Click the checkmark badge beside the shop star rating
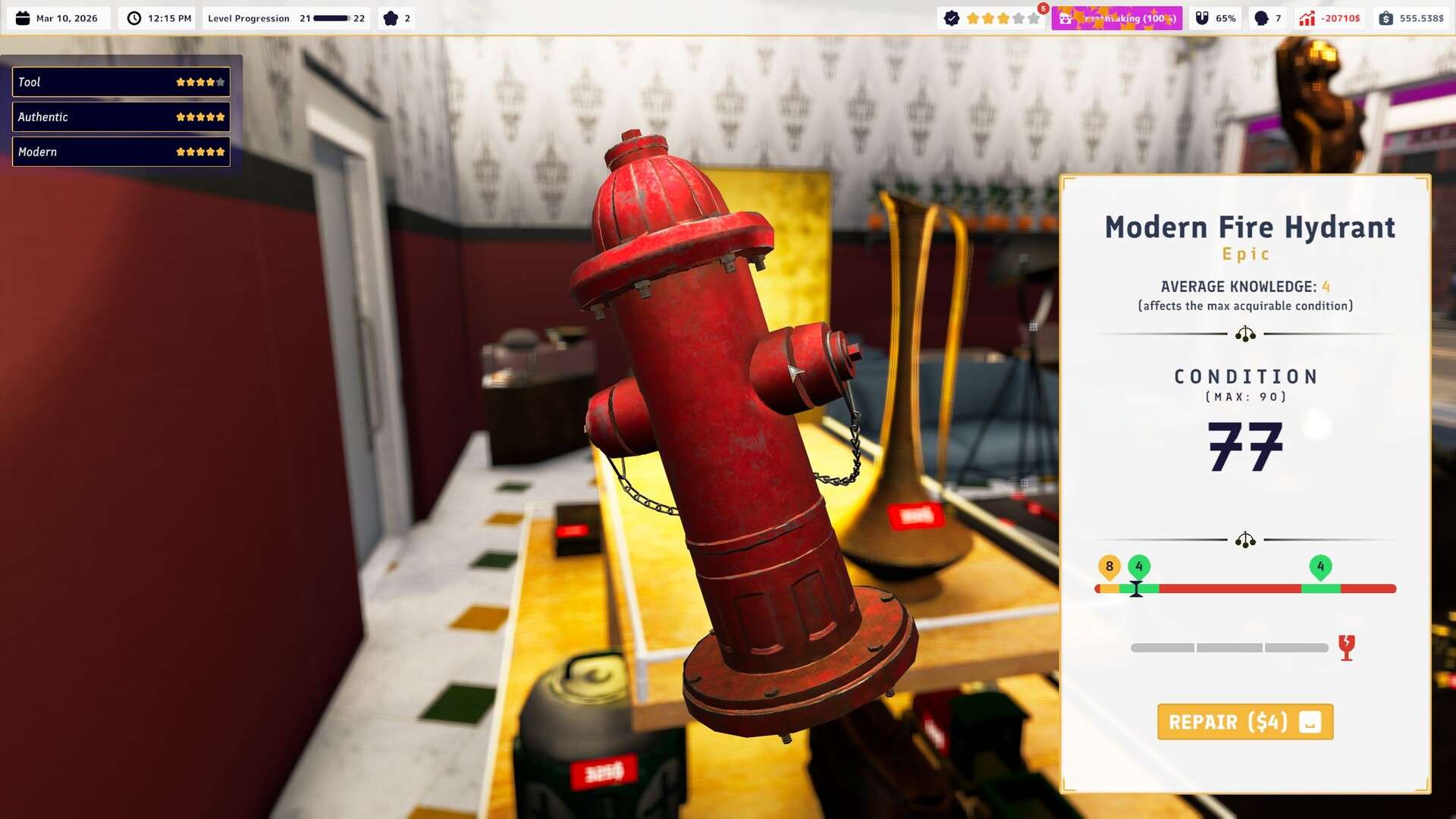This screenshot has width=1456, height=819. [951, 18]
